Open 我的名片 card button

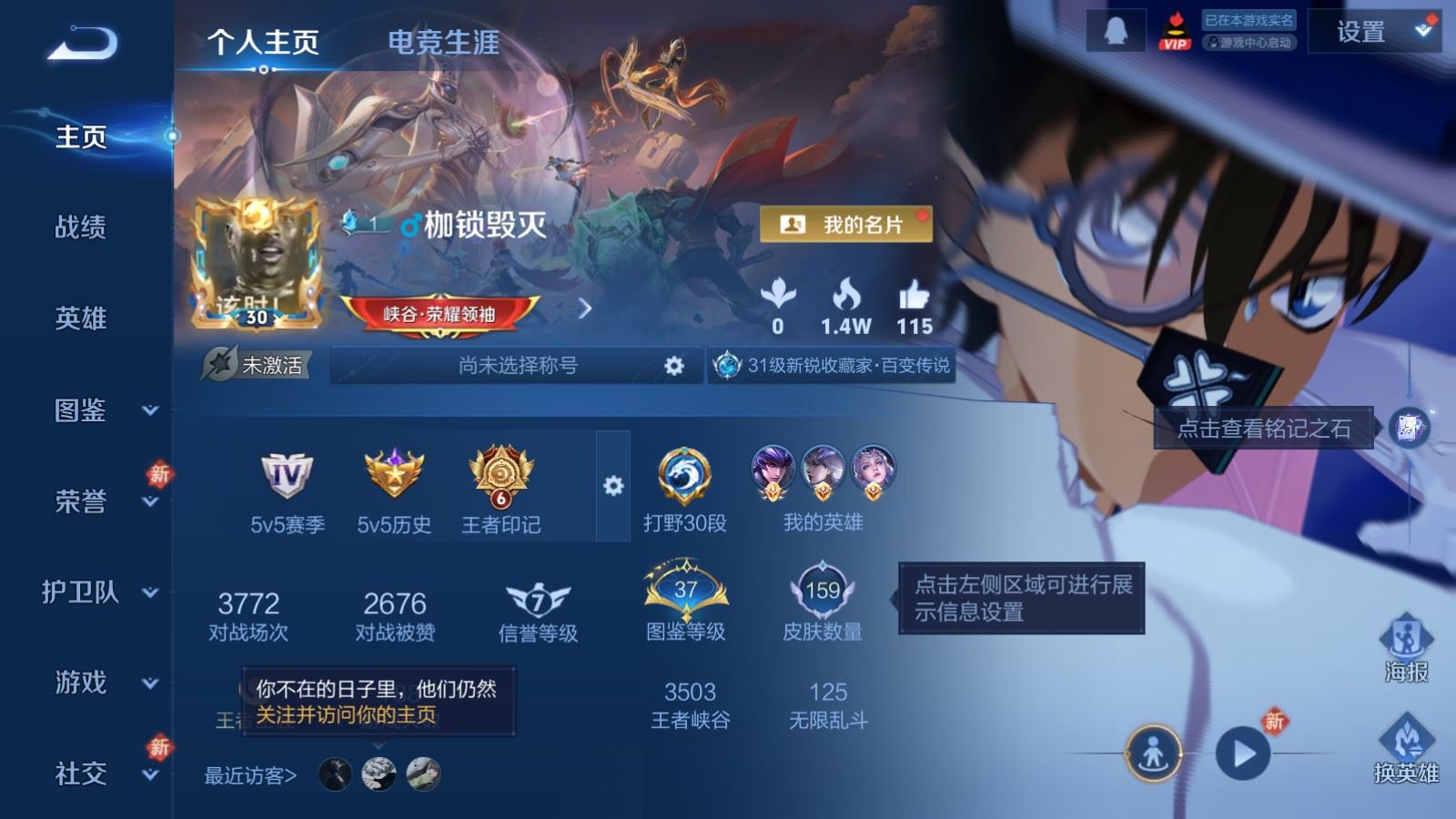[848, 221]
